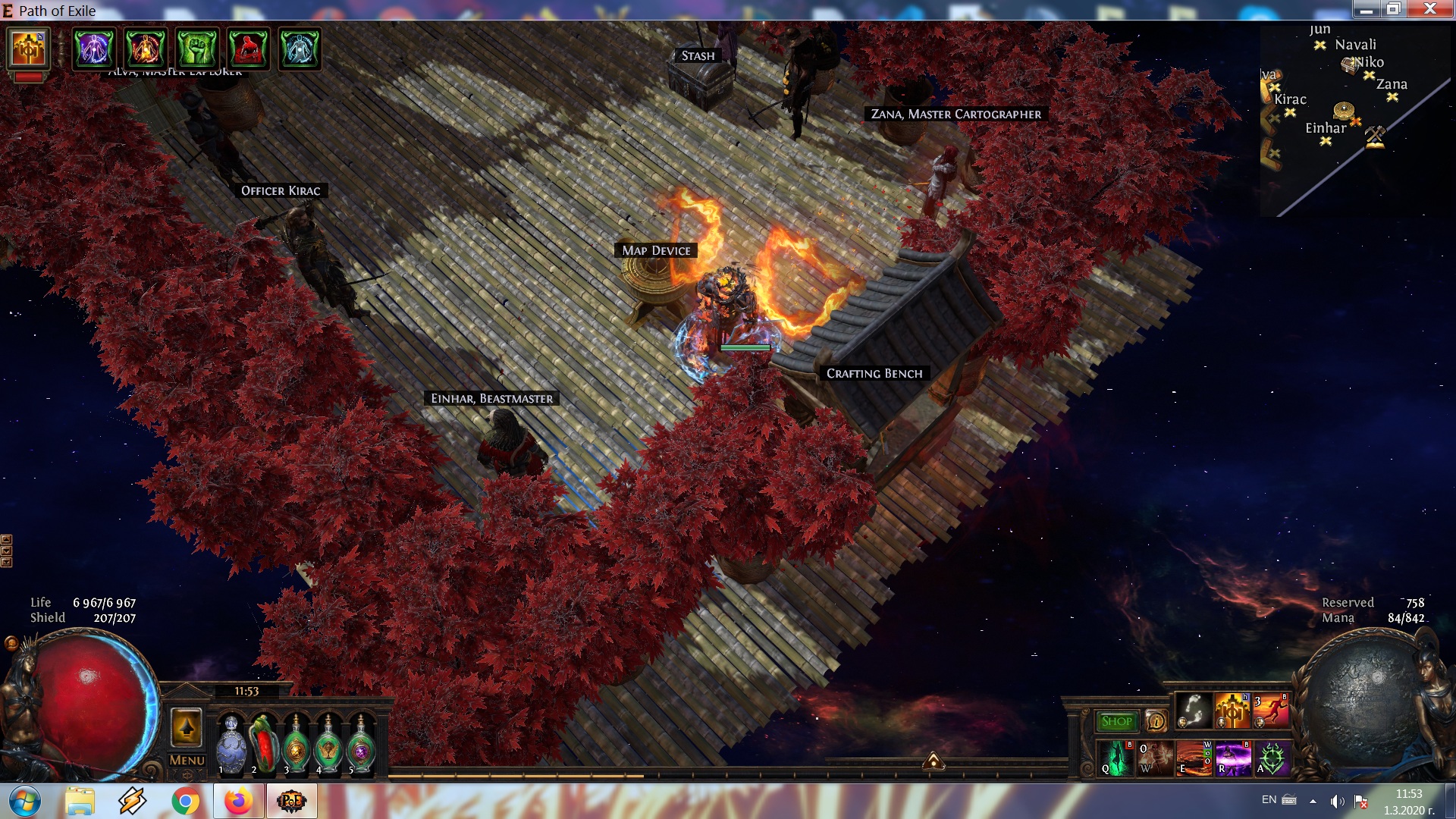Activate the red running figure skill

tap(1272, 711)
